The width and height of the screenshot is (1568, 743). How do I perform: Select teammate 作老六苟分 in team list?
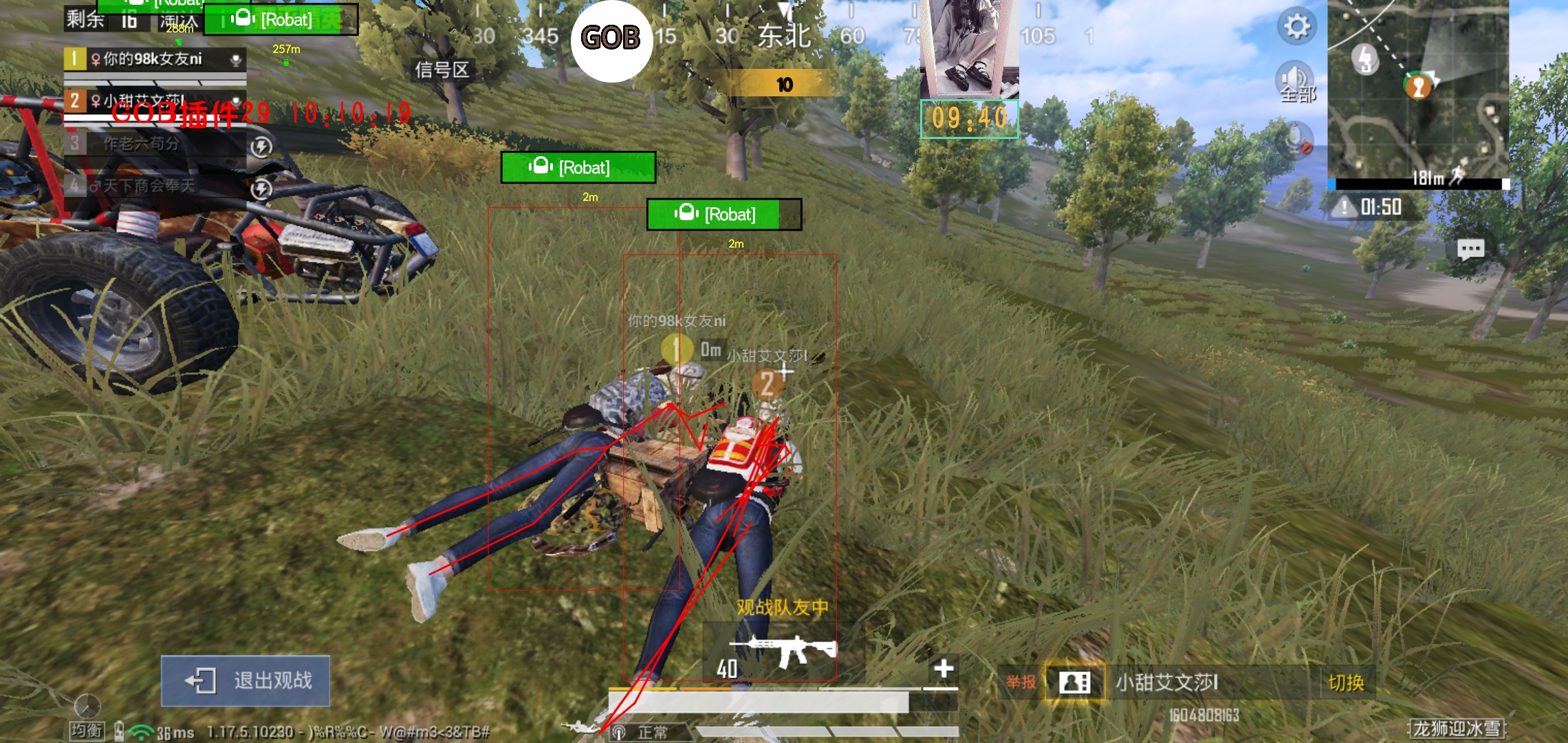coord(155,144)
